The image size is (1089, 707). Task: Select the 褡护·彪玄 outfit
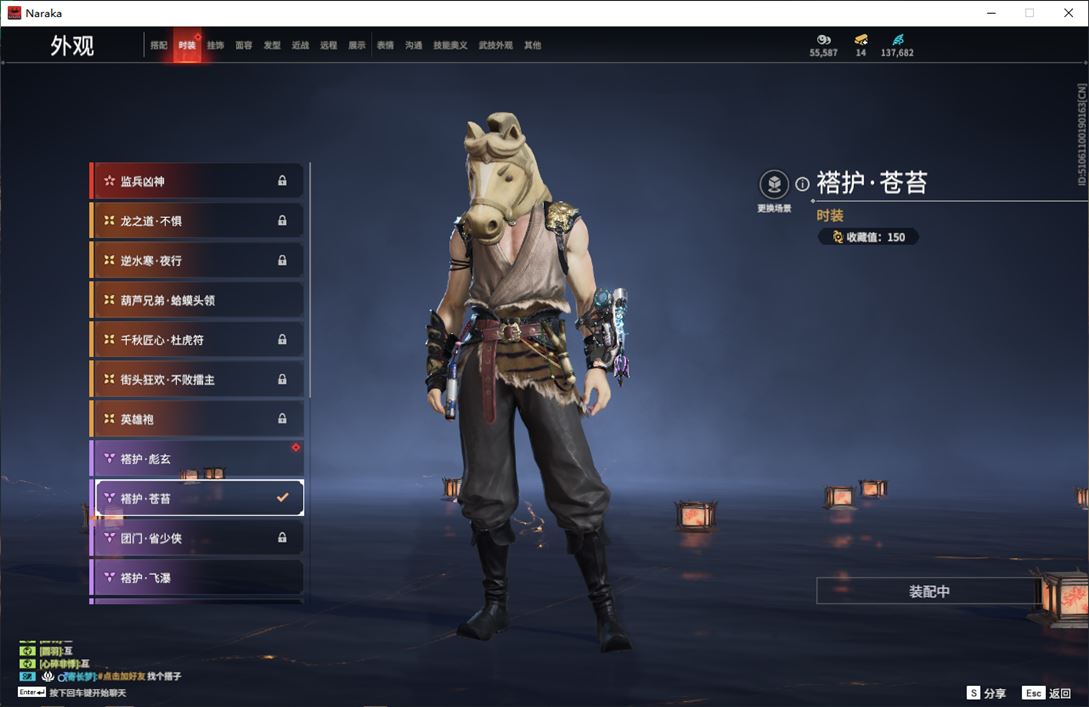click(197, 459)
